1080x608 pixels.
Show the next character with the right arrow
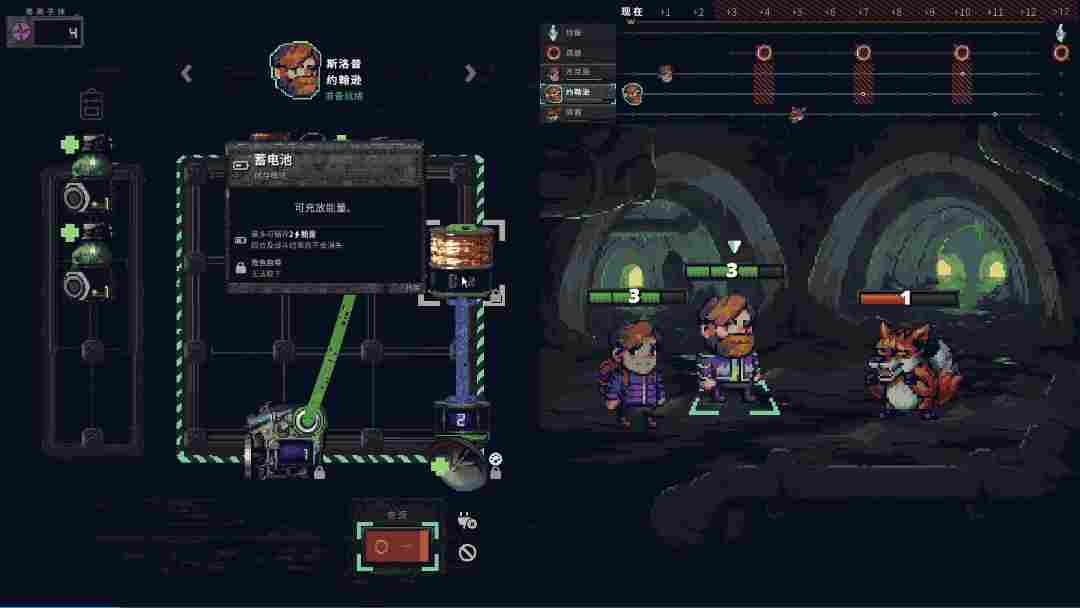(470, 73)
